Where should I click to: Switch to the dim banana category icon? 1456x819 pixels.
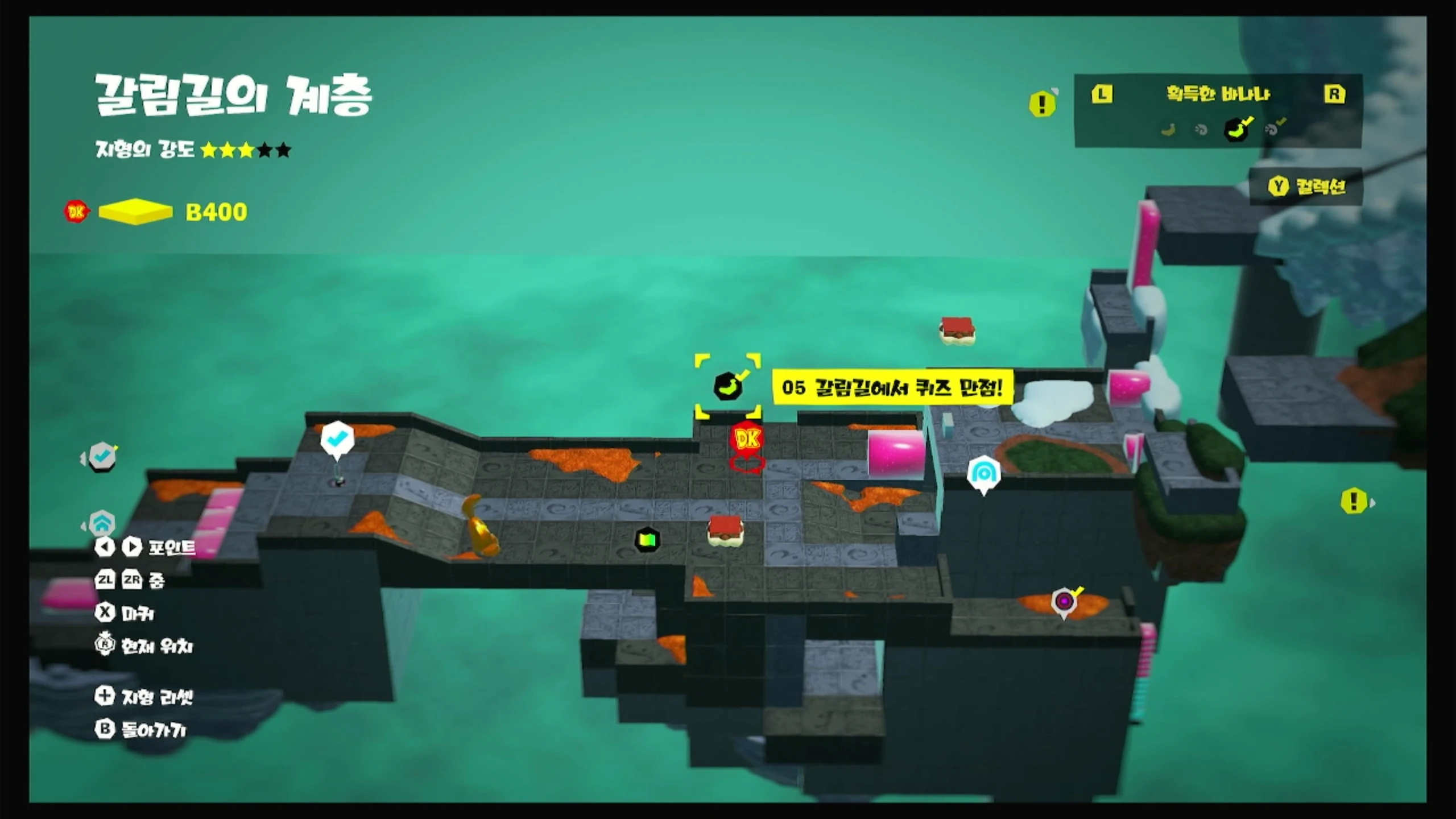click(1168, 130)
